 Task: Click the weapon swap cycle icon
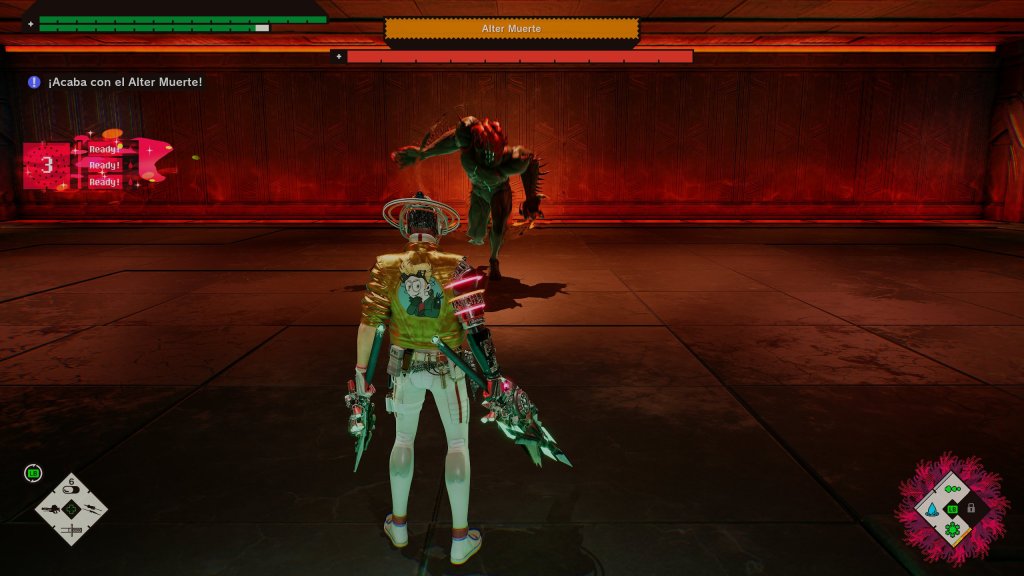[x=33, y=473]
